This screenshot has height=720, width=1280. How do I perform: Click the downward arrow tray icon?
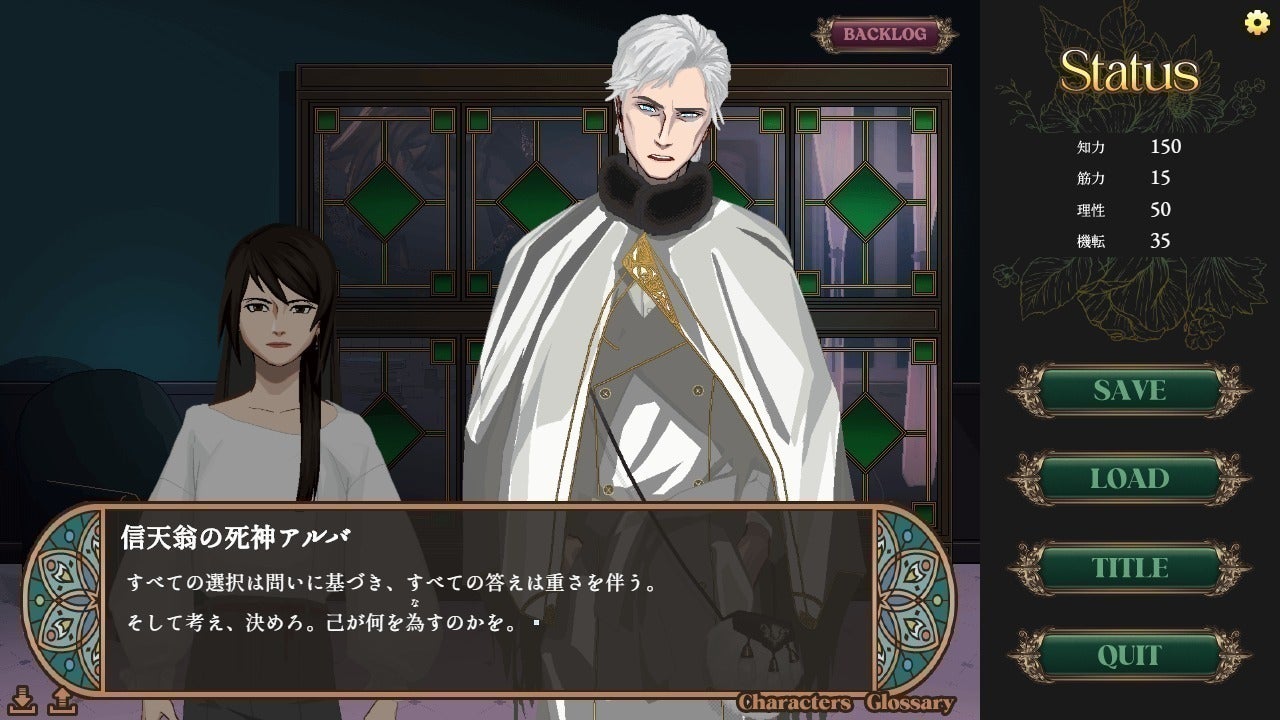24,700
